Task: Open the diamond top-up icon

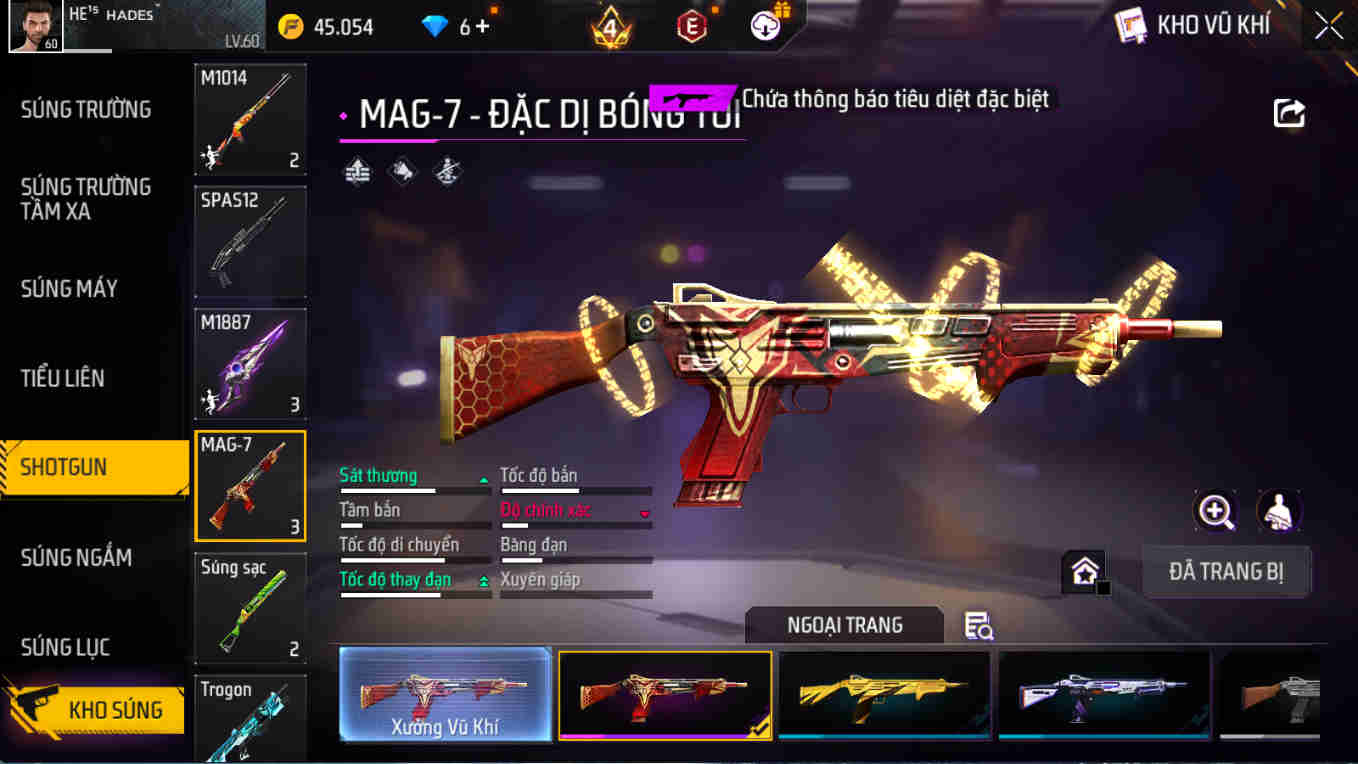Action: [x=435, y=27]
